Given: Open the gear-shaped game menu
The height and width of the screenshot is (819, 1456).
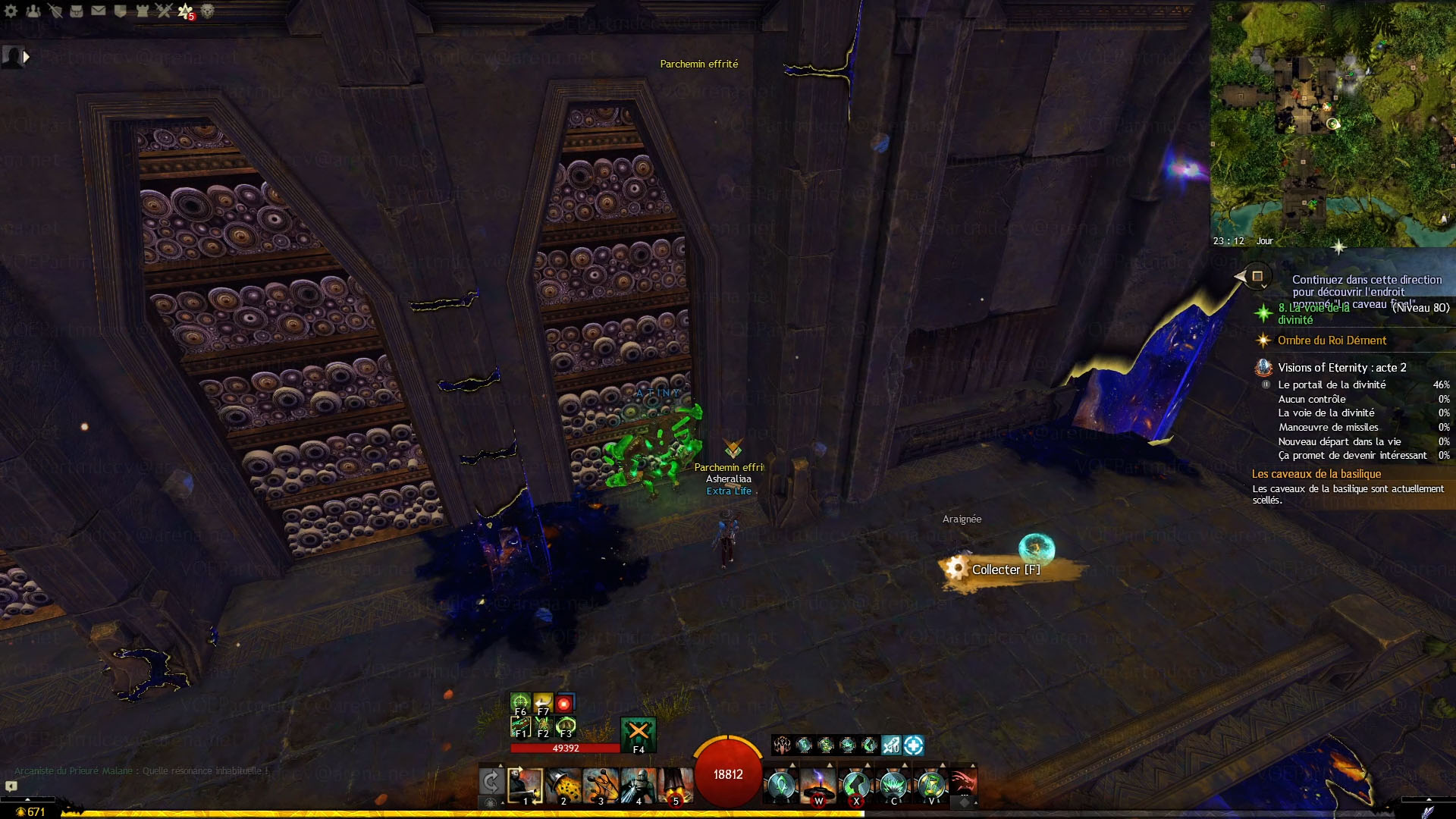Looking at the screenshot, I should [x=11, y=11].
